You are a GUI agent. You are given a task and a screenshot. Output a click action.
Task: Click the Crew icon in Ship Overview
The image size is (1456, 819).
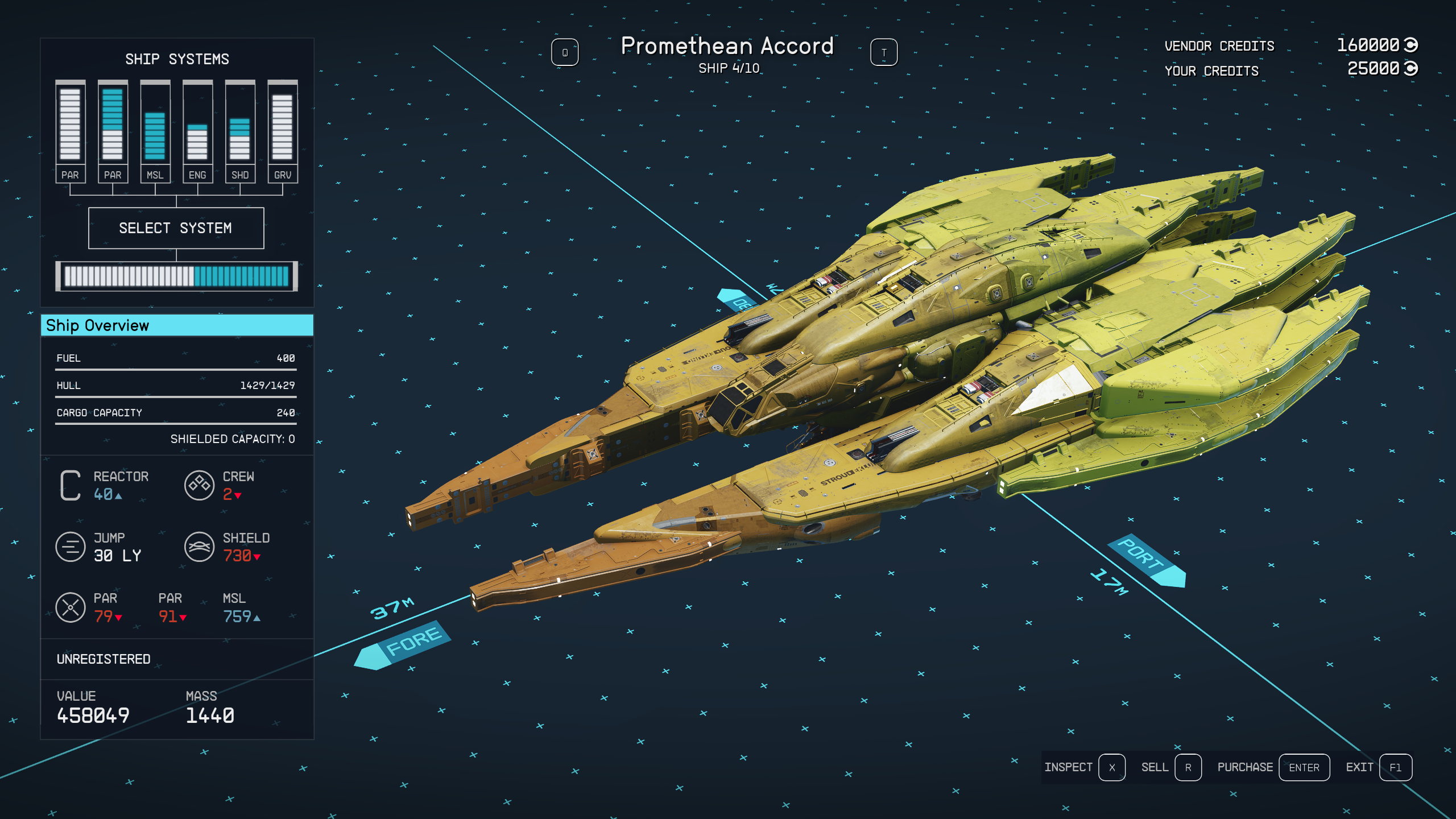click(x=199, y=485)
